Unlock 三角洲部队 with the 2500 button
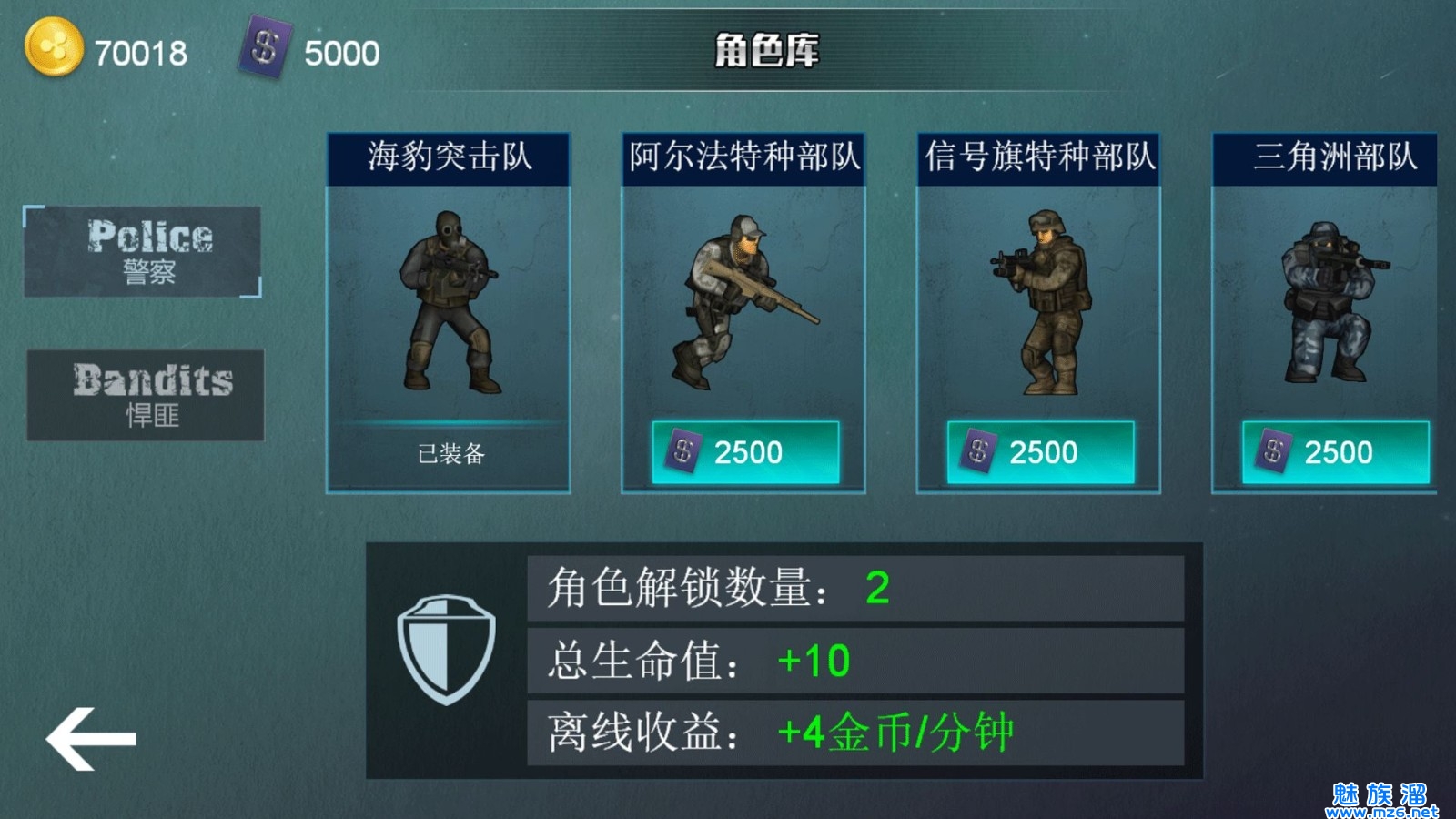Screen dimensions: 1456x819 pyautogui.click(x=1335, y=452)
